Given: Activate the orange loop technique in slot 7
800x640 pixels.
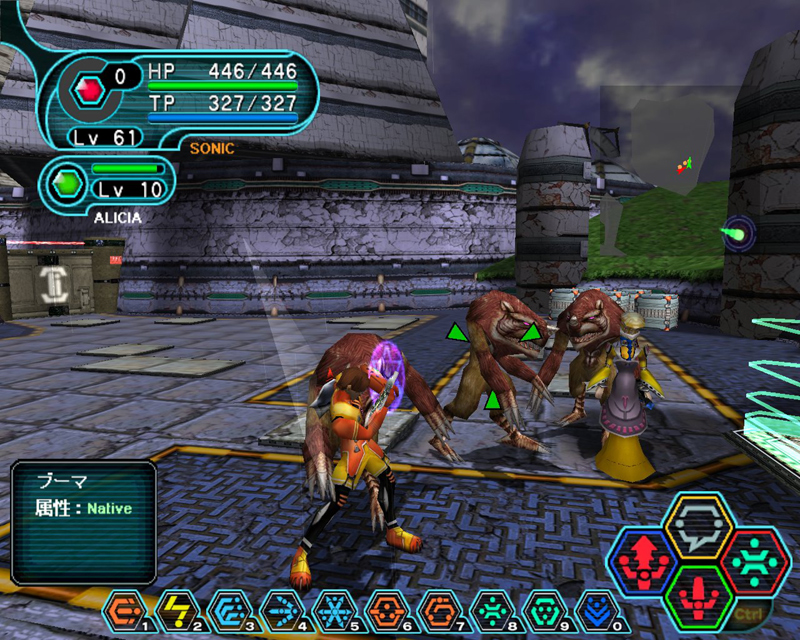Looking at the screenshot, I should click(x=436, y=608).
